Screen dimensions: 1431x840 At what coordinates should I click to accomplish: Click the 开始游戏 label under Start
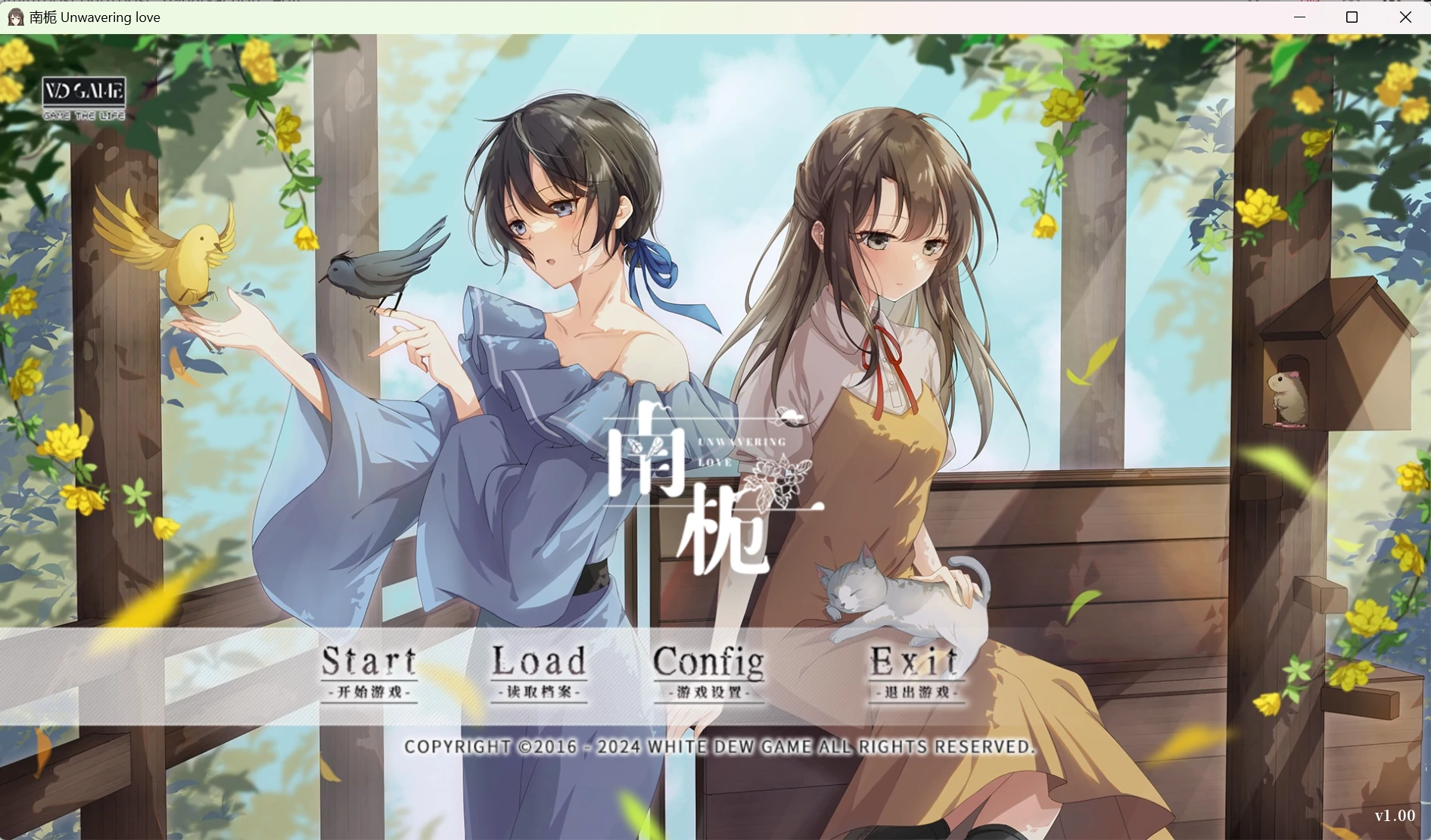(371, 692)
